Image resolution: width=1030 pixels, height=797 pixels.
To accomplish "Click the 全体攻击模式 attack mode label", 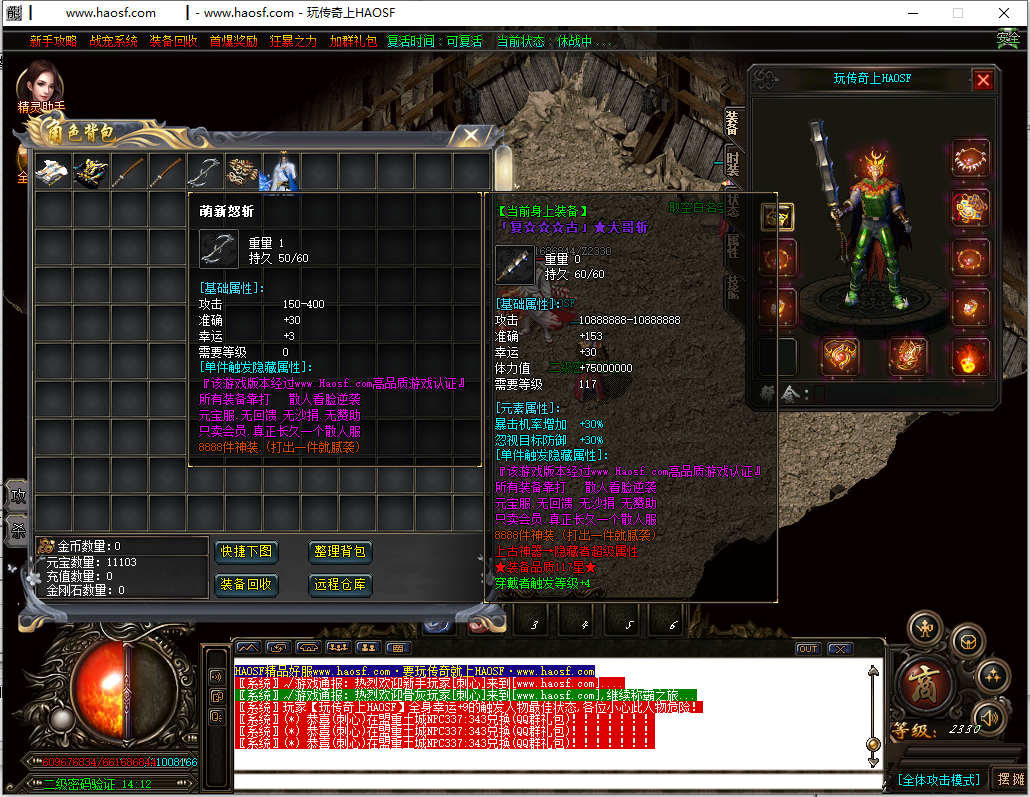I will [x=938, y=780].
